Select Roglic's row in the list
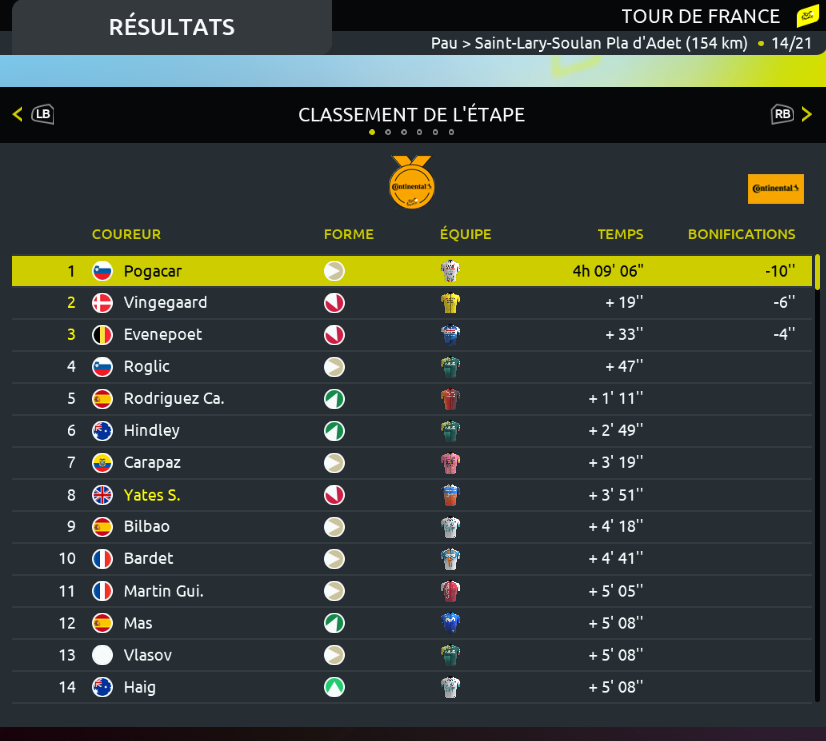The height and width of the screenshot is (741, 826). pos(411,367)
